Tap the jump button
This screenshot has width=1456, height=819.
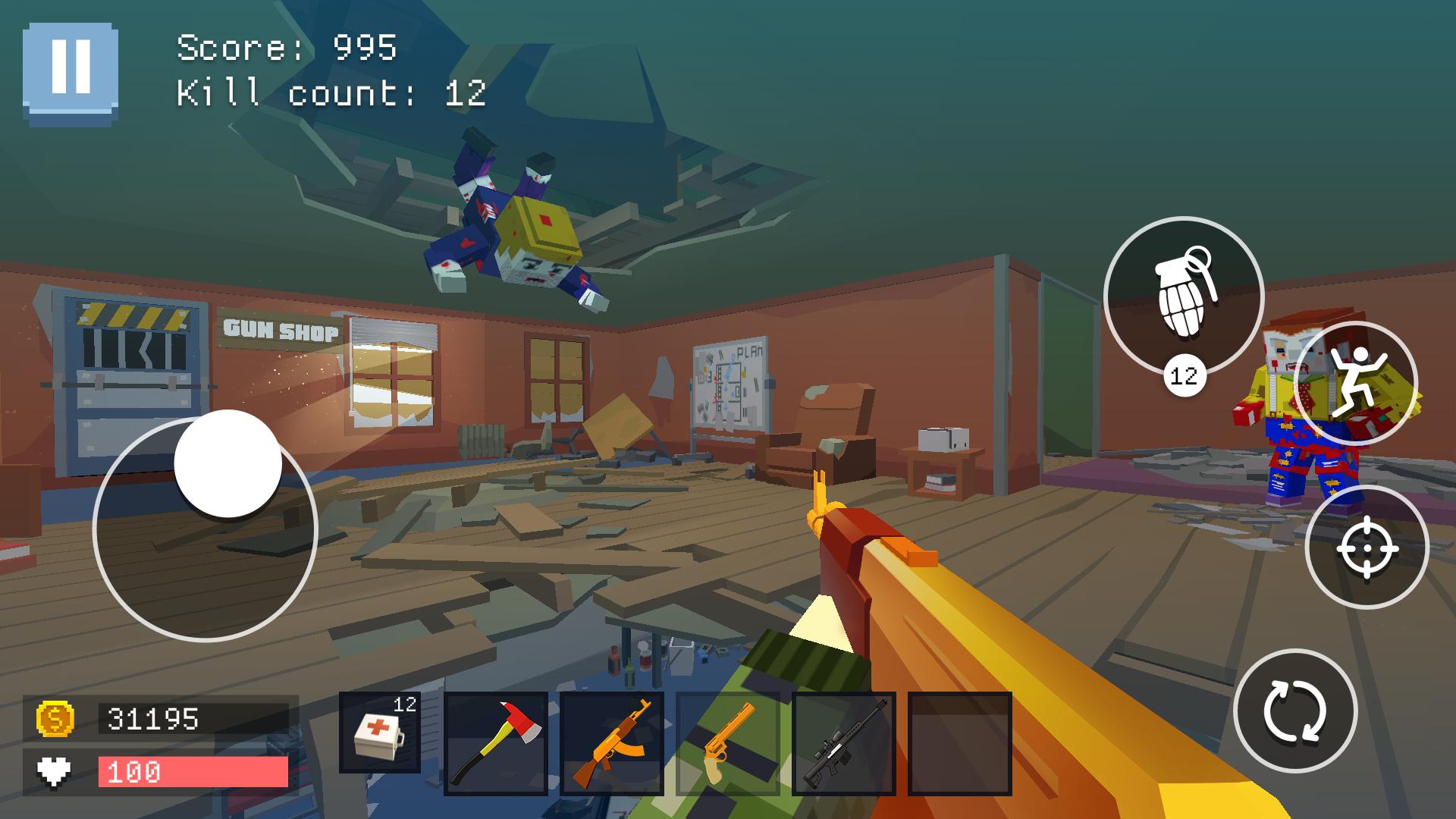click(1355, 384)
